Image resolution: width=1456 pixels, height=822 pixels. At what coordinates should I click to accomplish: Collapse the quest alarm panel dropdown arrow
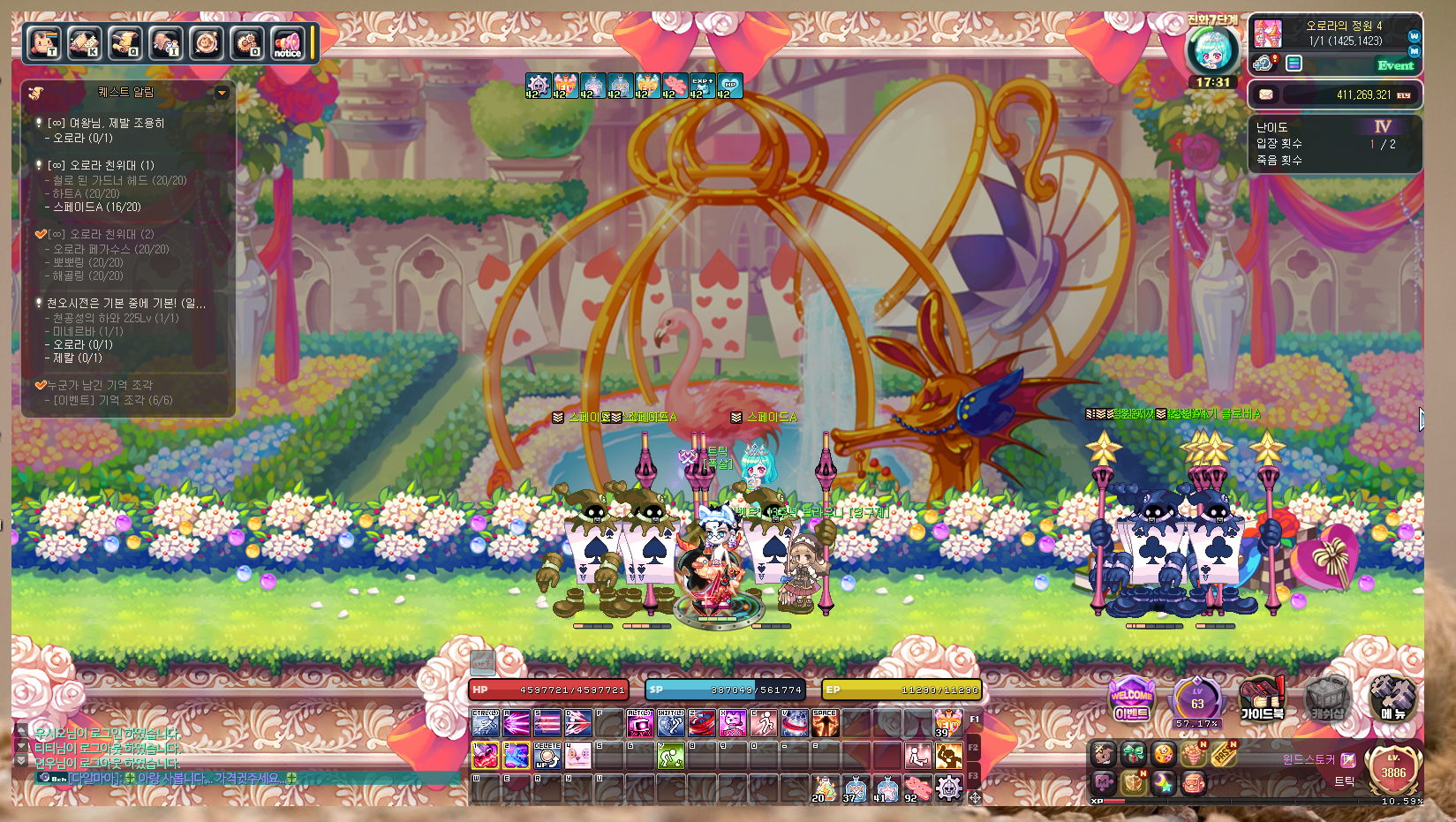(x=222, y=93)
